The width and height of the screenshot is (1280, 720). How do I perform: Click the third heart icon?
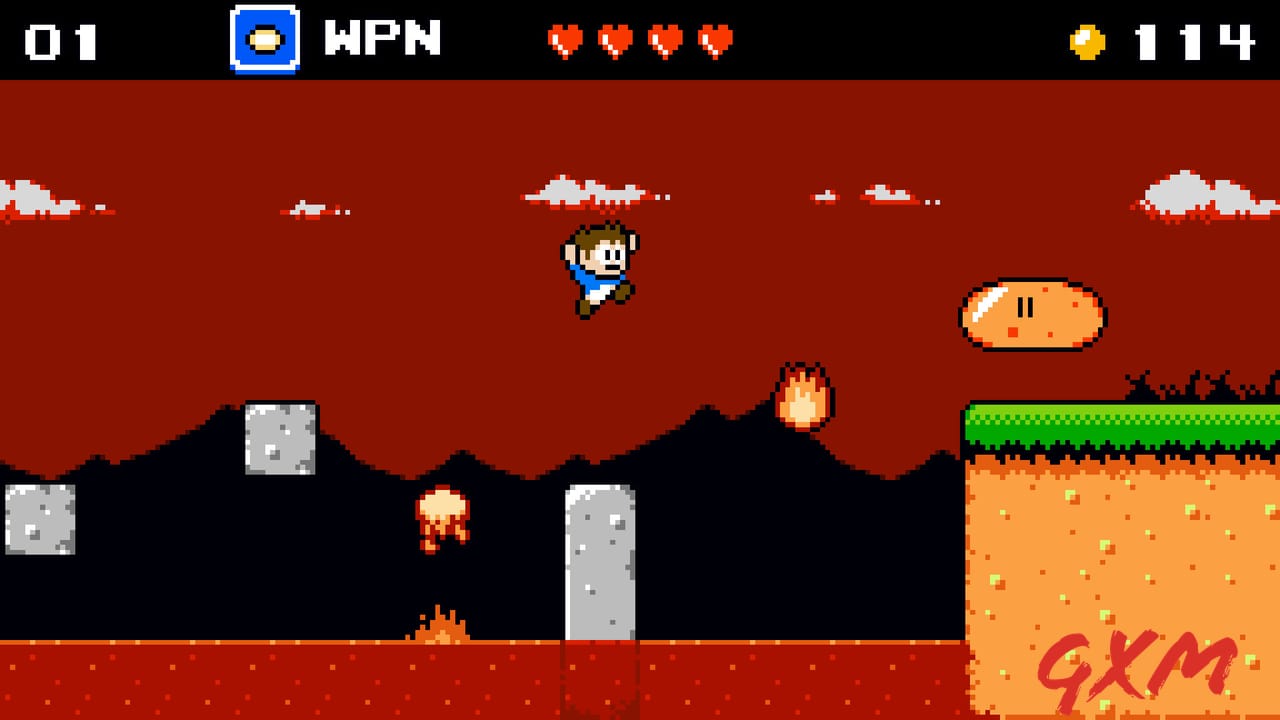[x=664, y=40]
